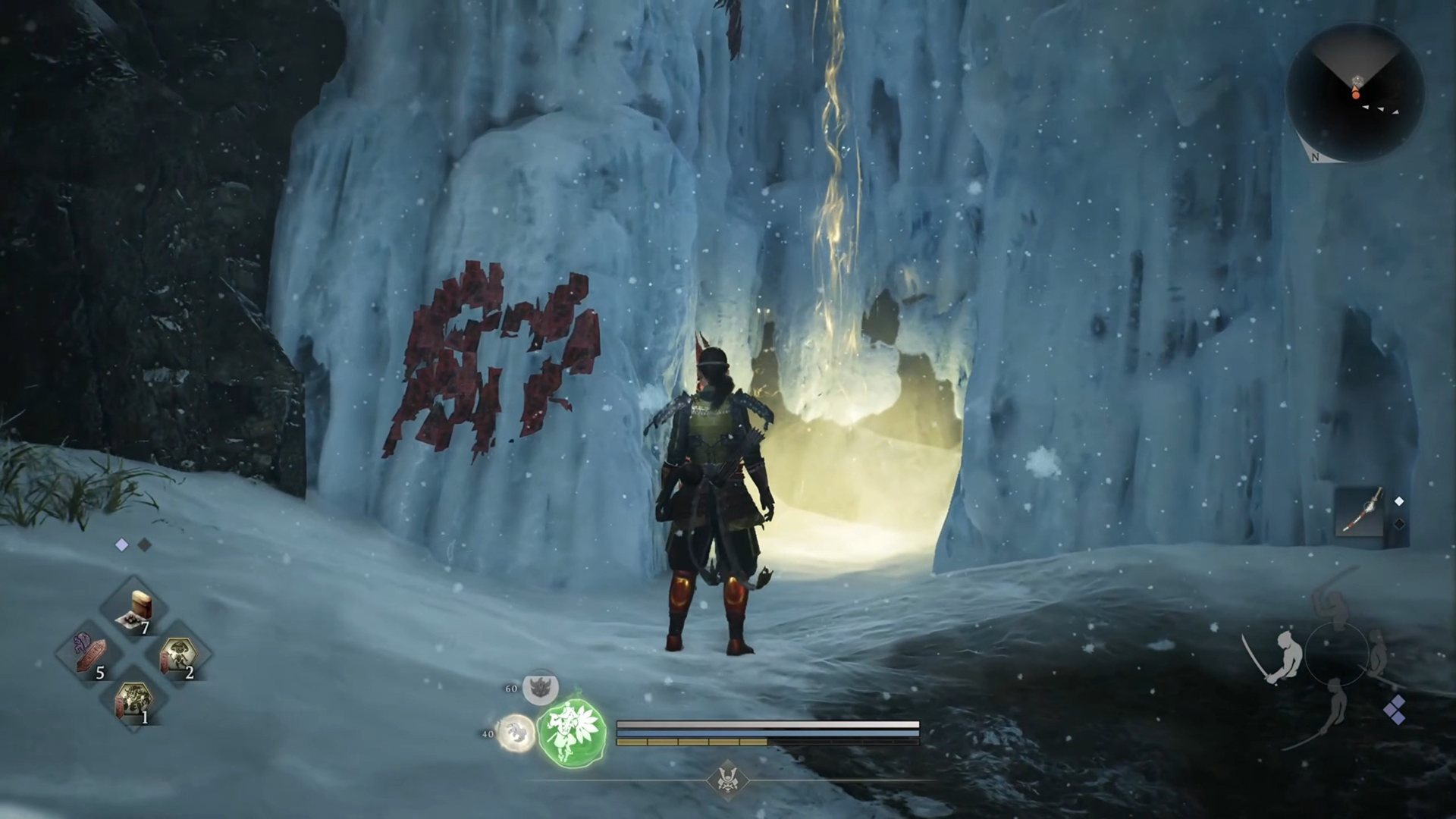The image size is (1456, 819).
Task: Use the red talisman item with count 5
Action: [92, 654]
